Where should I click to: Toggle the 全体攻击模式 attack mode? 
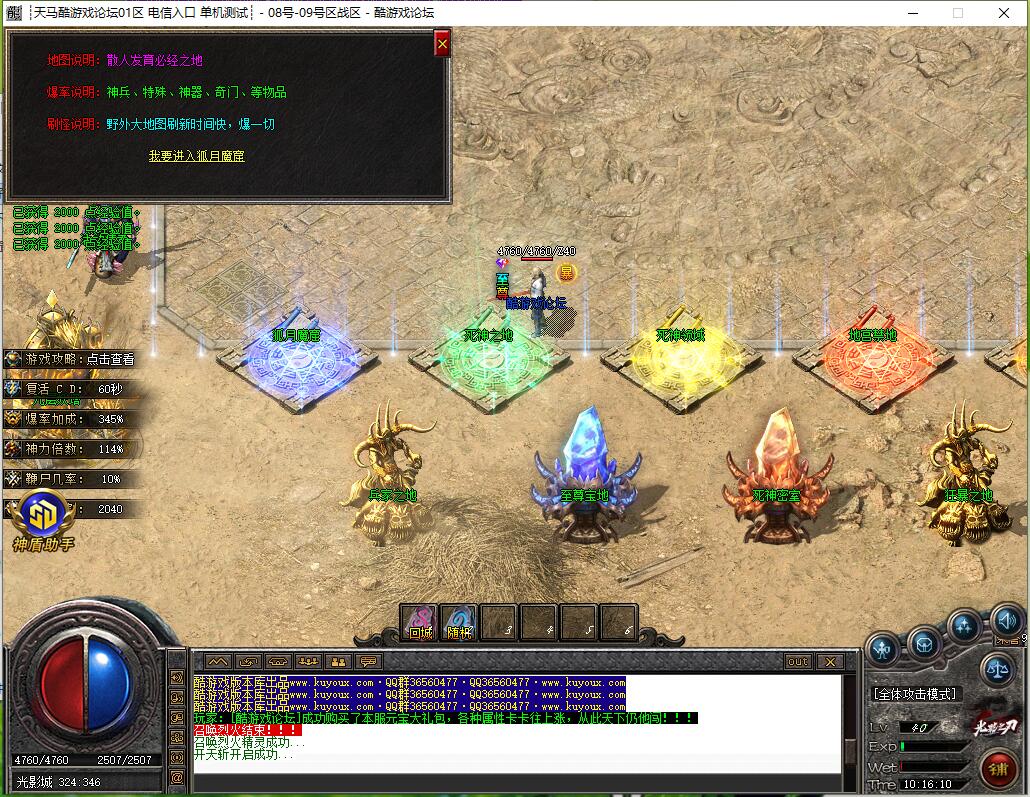point(915,693)
